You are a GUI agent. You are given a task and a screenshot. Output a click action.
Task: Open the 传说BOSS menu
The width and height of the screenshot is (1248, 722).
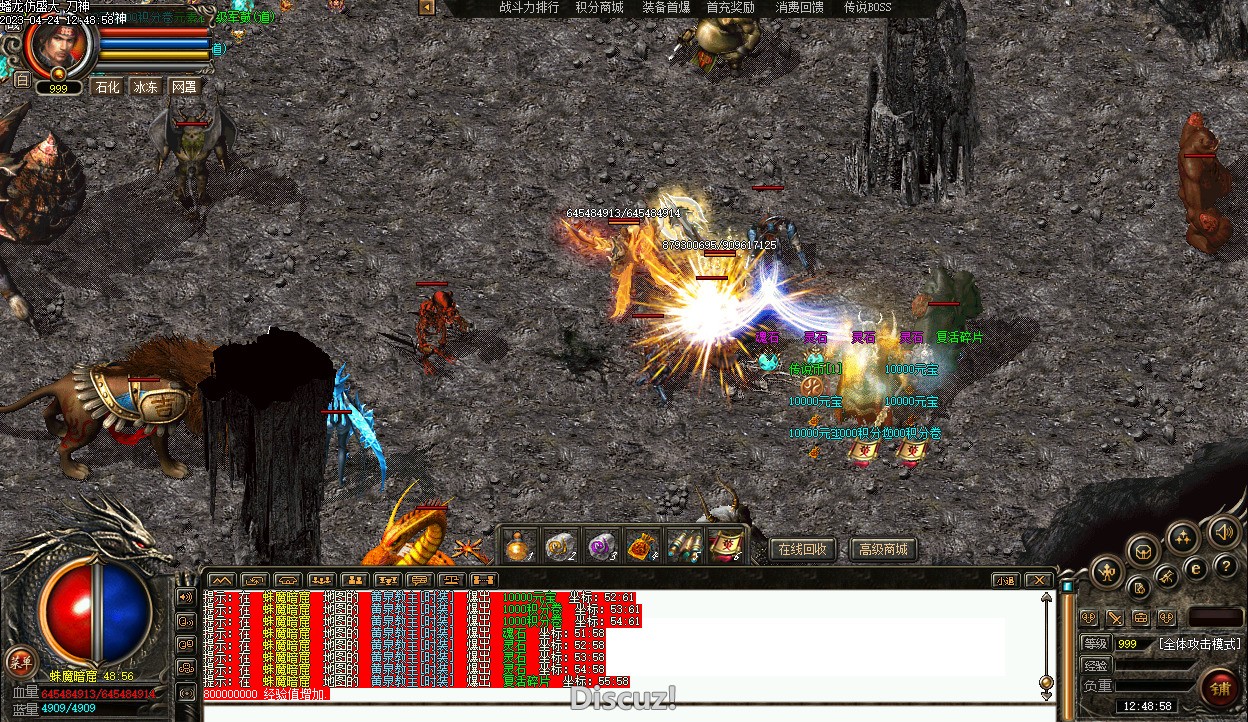(867, 8)
